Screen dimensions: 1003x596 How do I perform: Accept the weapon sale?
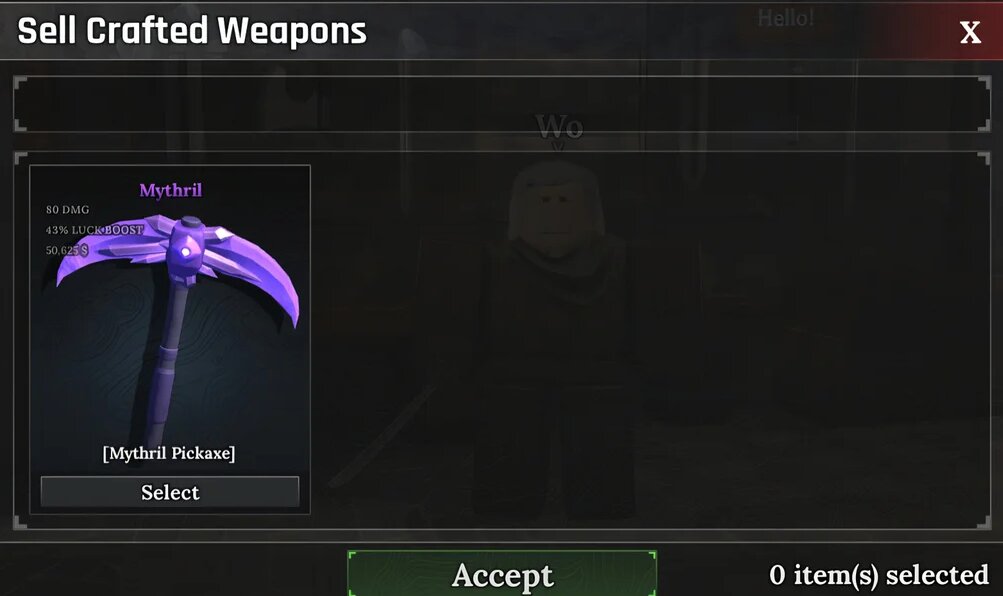502,575
